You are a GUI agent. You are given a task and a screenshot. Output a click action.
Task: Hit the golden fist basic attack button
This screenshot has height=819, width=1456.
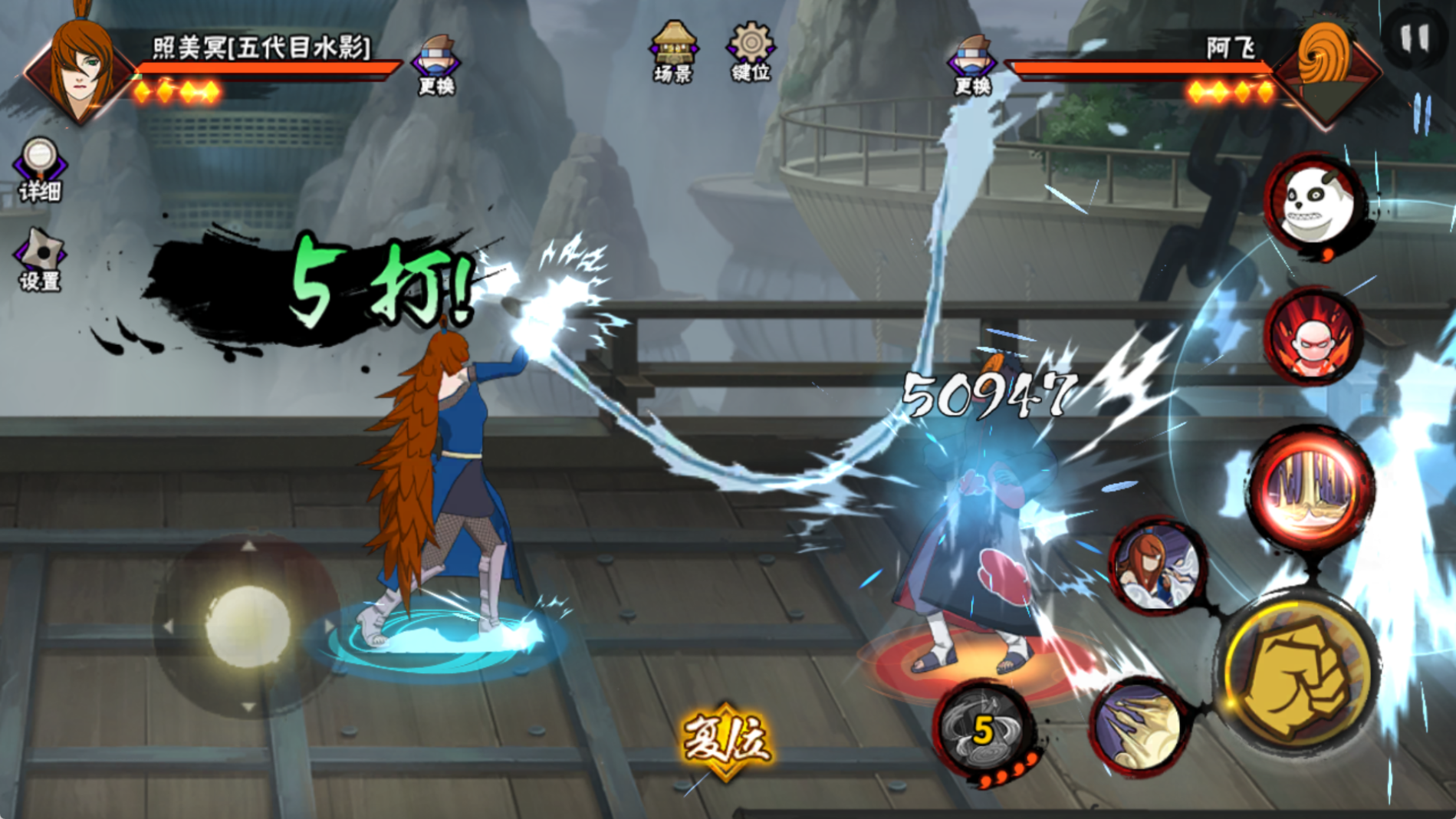pos(1298,673)
